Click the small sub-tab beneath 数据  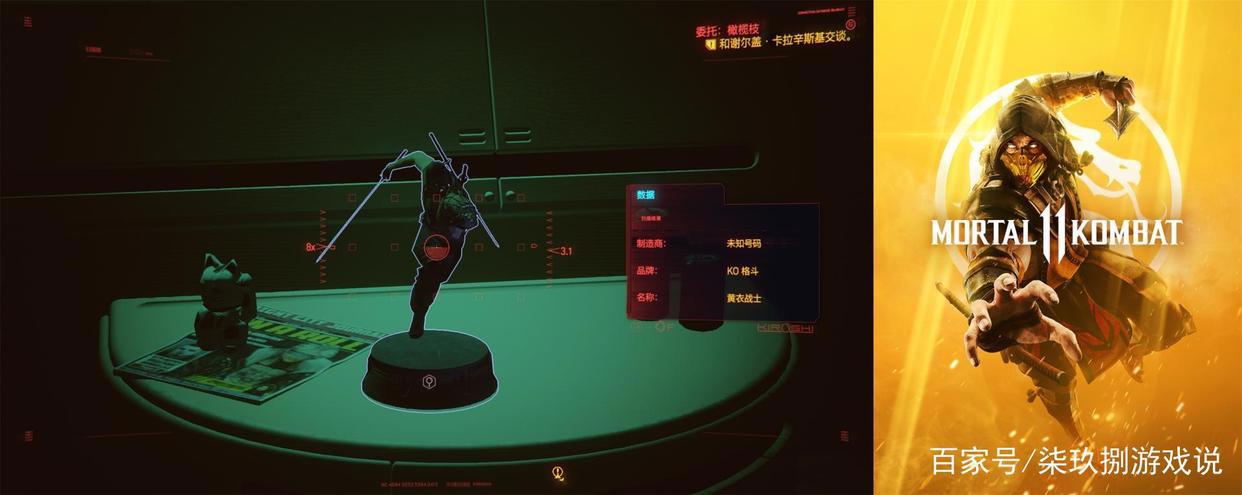tap(651, 217)
